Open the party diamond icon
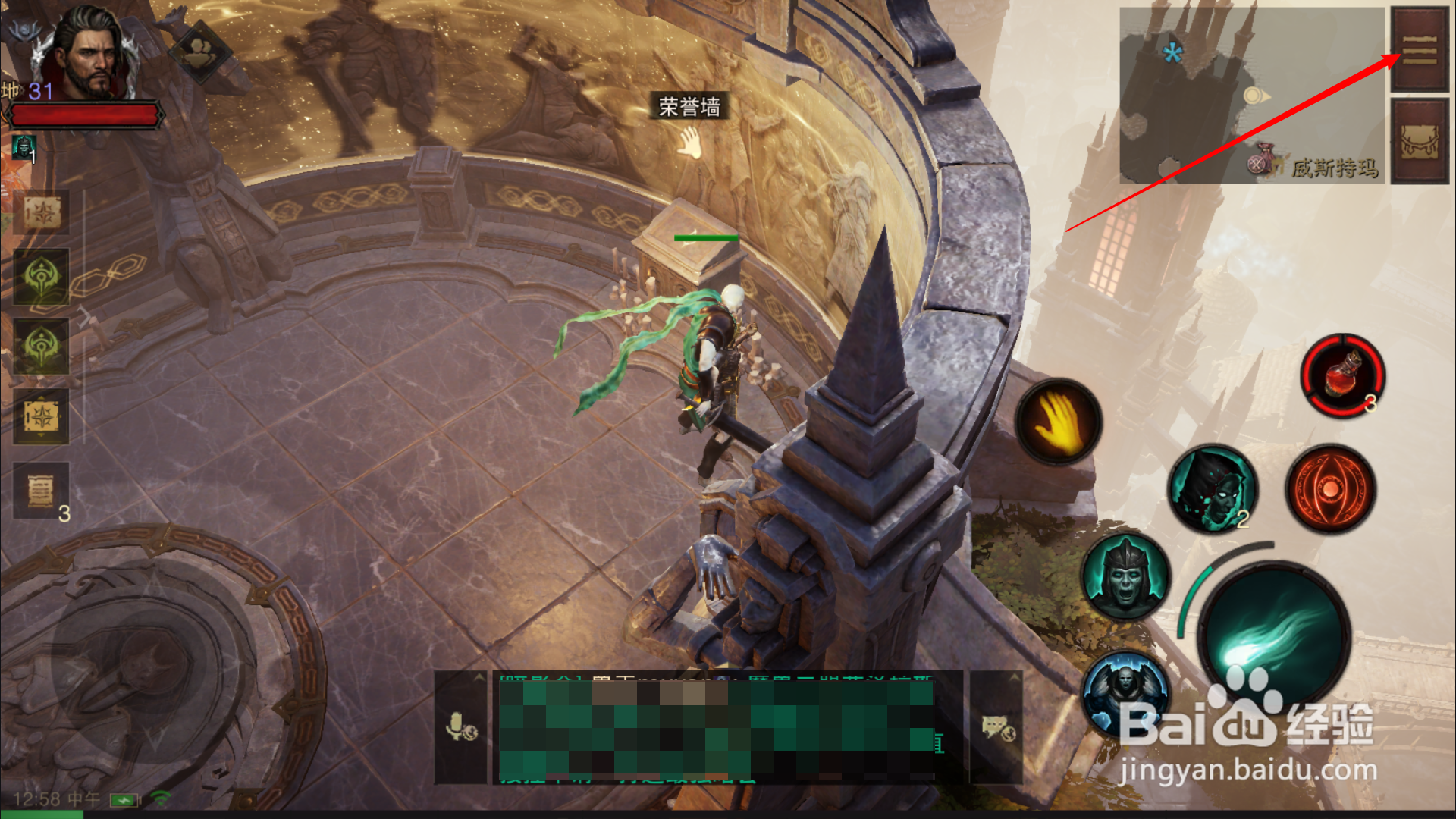The width and height of the screenshot is (1456, 819). (200, 51)
